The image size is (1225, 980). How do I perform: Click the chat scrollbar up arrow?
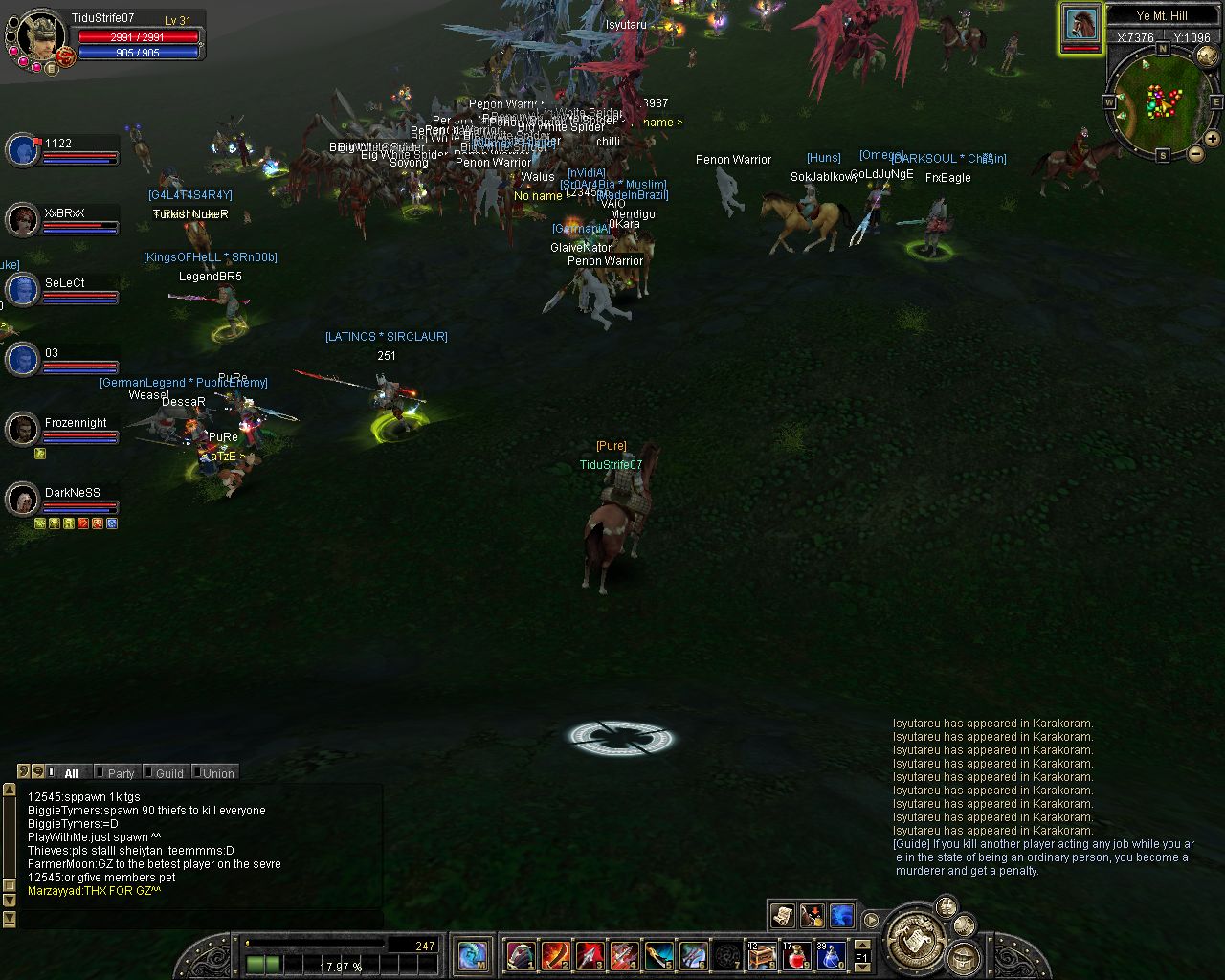pos(10,790)
